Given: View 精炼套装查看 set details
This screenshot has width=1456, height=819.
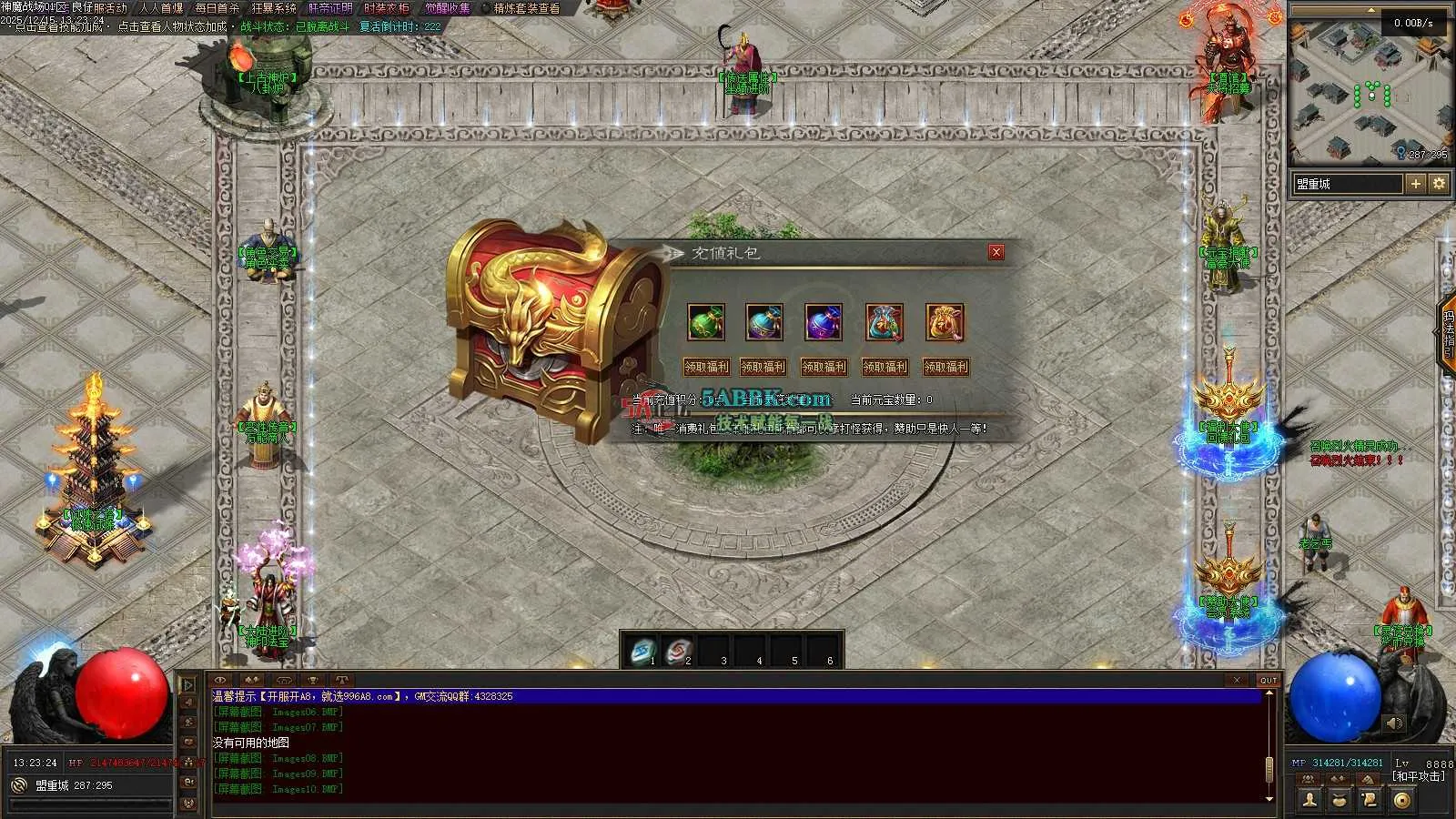Looking at the screenshot, I should point(527,8).
